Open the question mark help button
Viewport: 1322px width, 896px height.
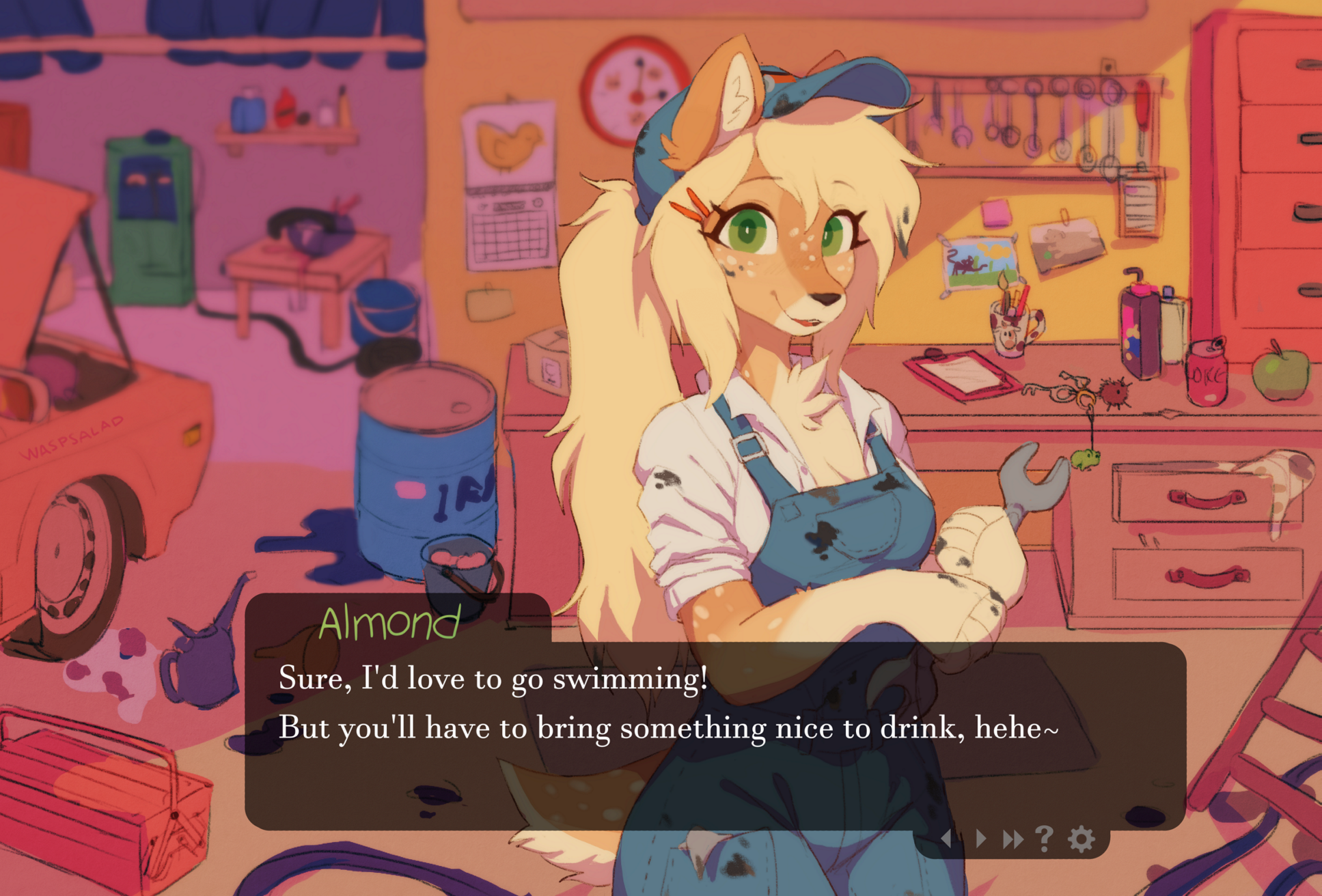pos(1045,838)
